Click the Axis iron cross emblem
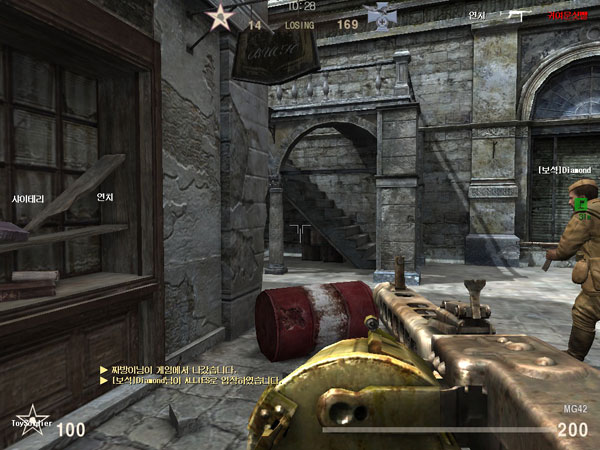 [379, 15]
